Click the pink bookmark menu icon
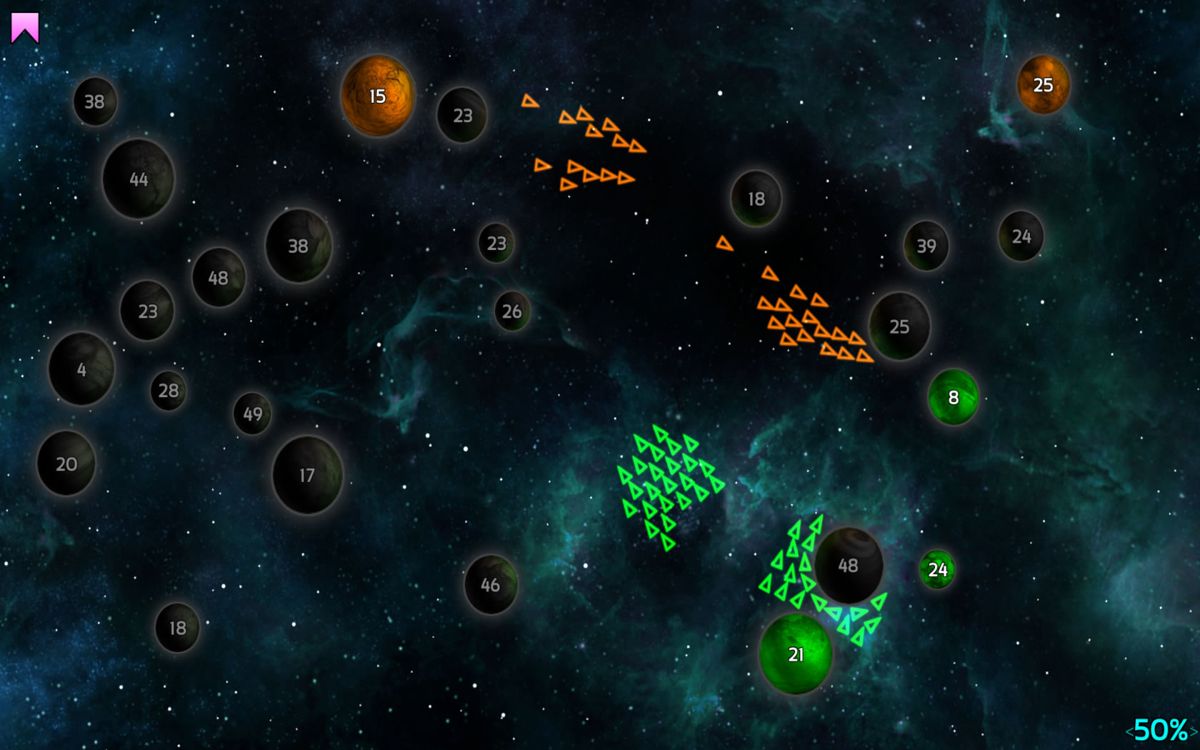The image size is (1200, 750). 25,28
